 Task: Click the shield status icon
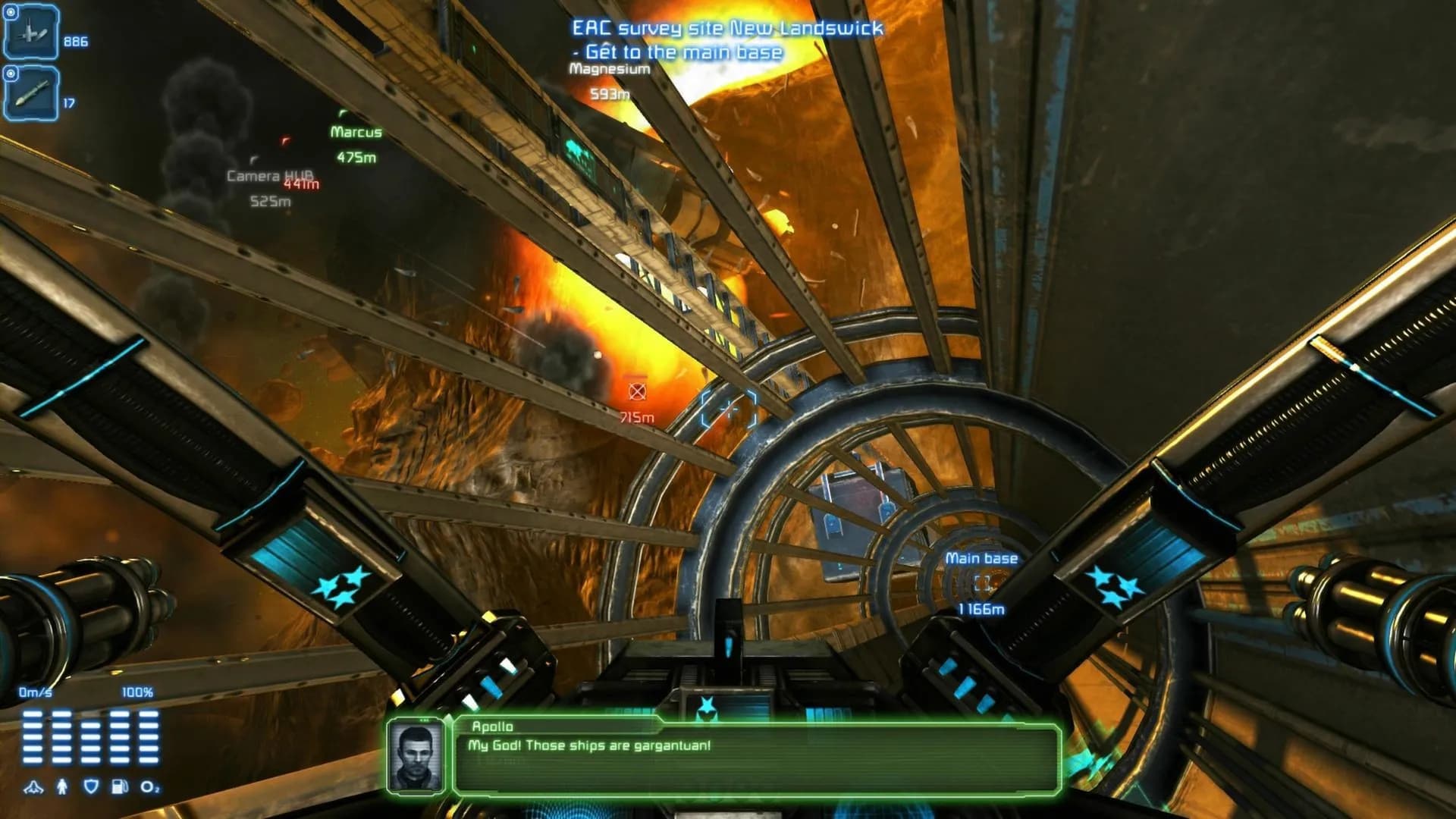click(x=91, y=786)
